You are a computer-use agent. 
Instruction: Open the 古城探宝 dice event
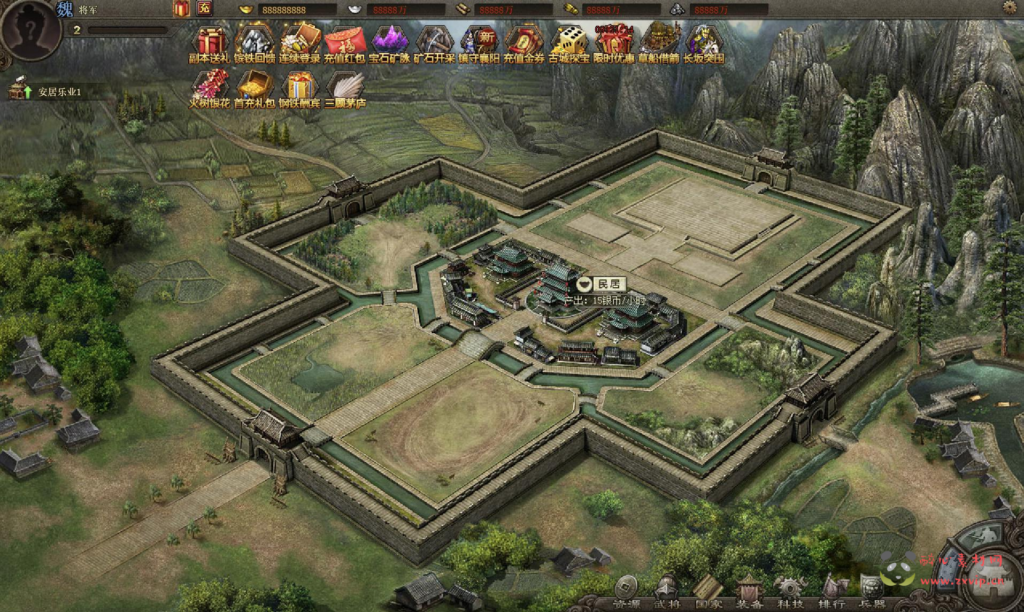pyautogui.click(x=568, y=43)
